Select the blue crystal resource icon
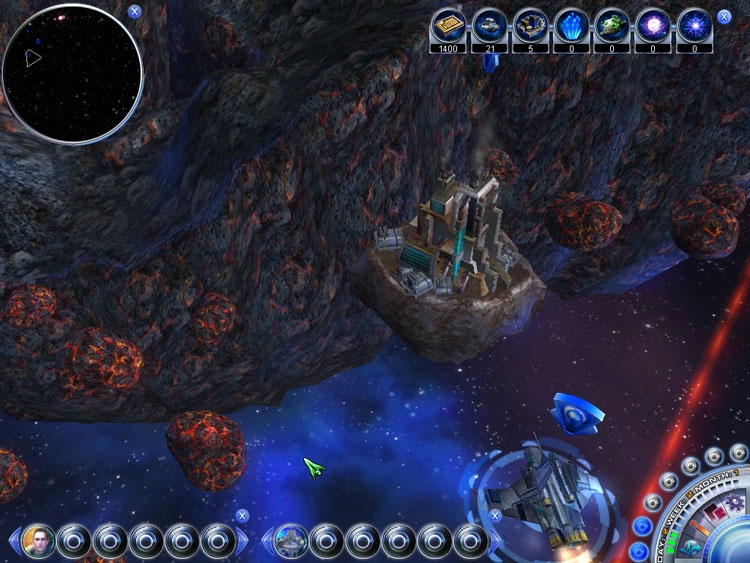Viewport: 750px width, 563px height. tap(571, 25)
